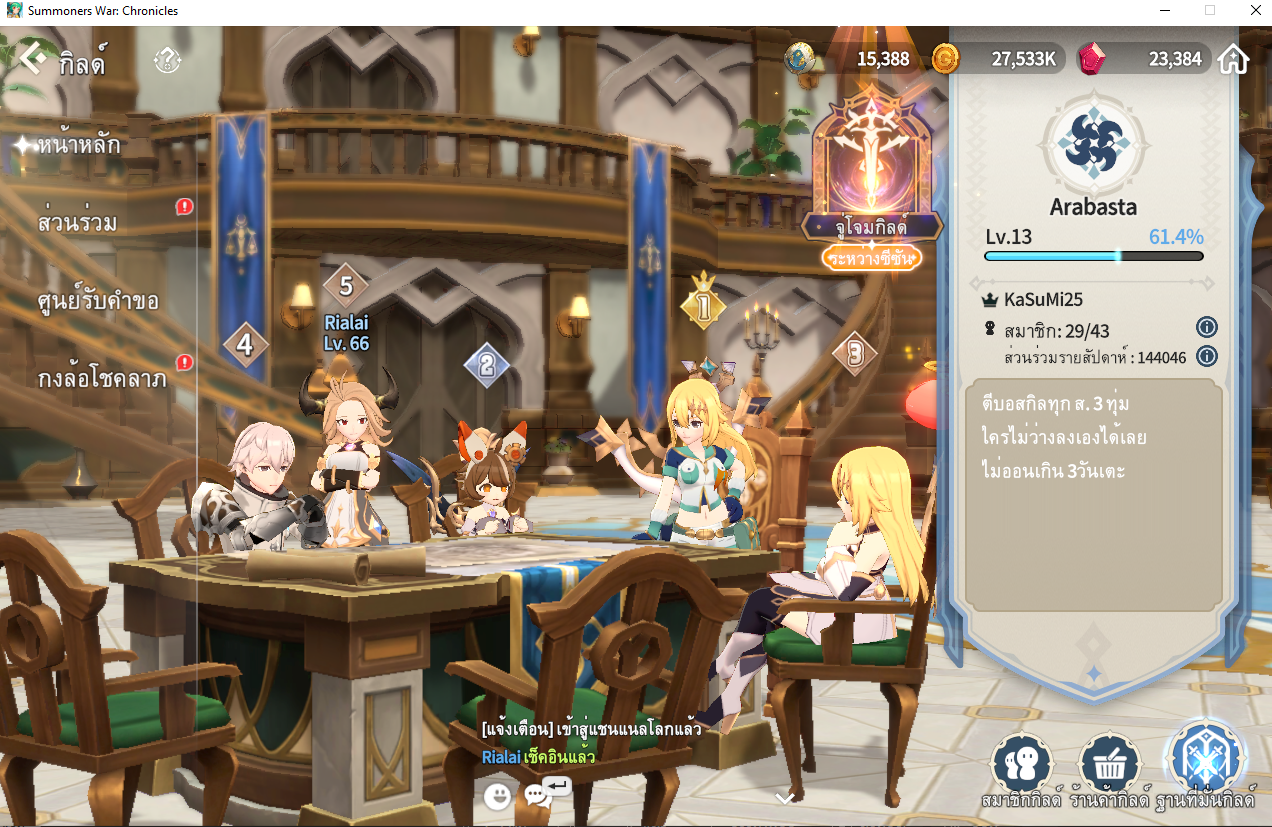This screenshot has width=1272, height=827.
Task: Open the ฐานที่มั่นกิลด์ guild base
Action: [x=1205, y=762]
